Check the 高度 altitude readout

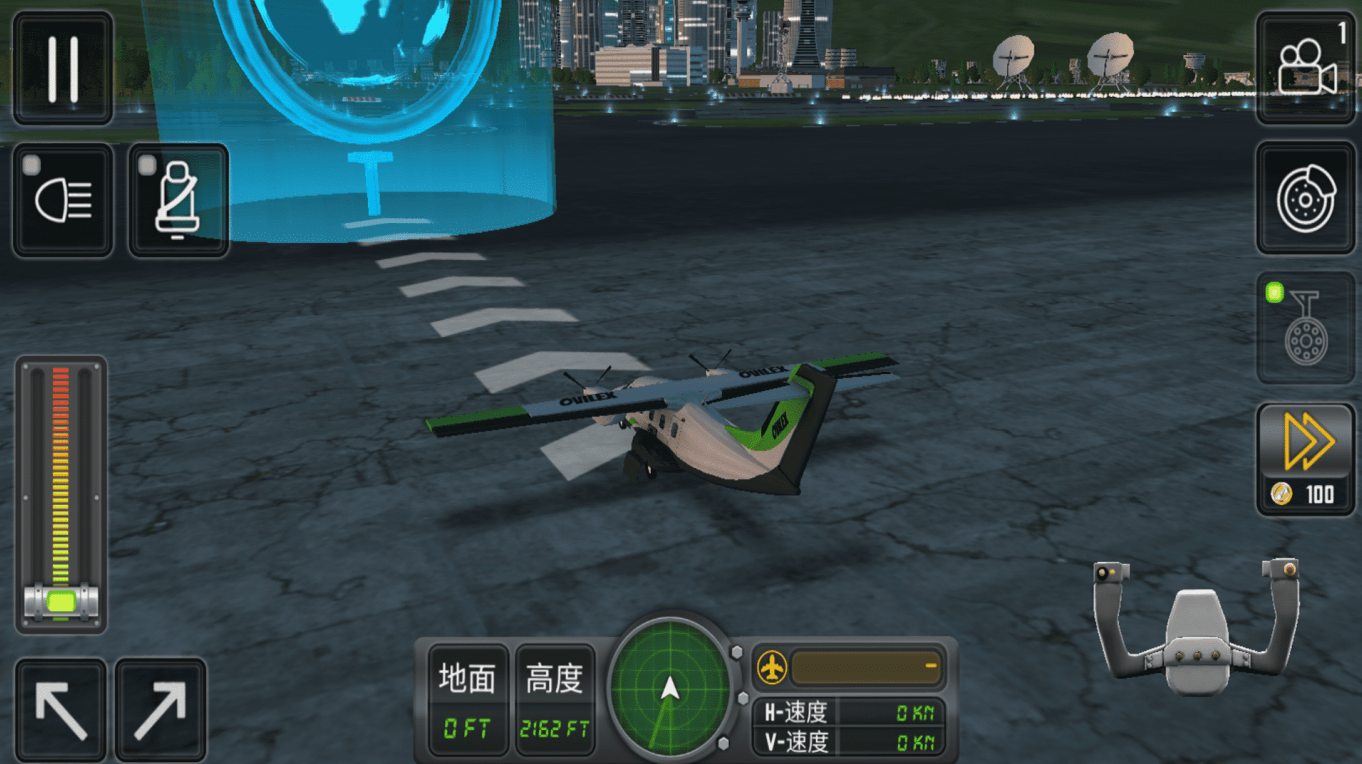click(x=554, y=679)
